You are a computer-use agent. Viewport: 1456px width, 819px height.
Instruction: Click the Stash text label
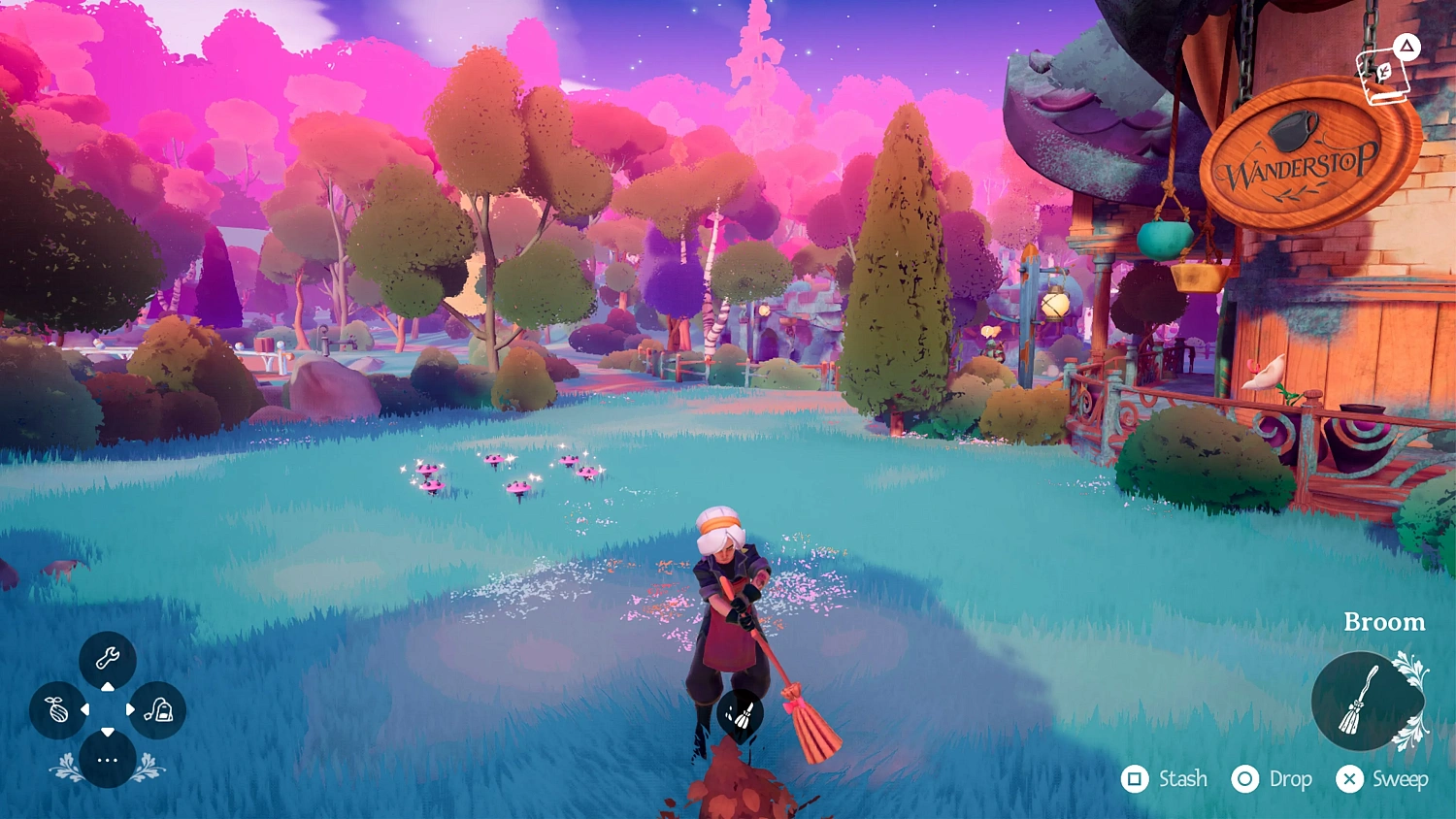(x=1183, y=779)
